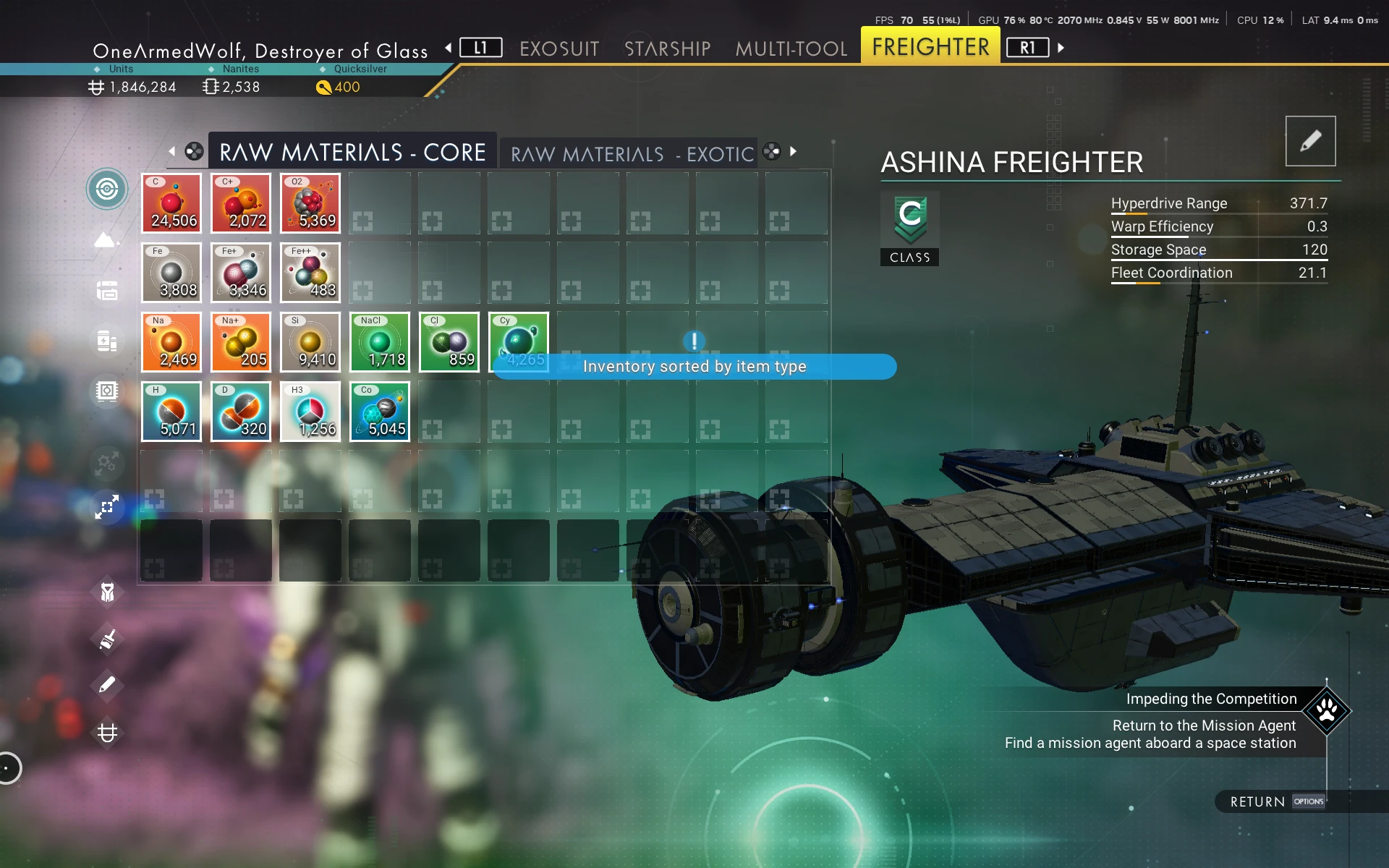The width and height of the screenshot is (1389, 868).
Task: Select the pencil edit icon near Ashina Freighter
Action: click(x=1310, y=140)
